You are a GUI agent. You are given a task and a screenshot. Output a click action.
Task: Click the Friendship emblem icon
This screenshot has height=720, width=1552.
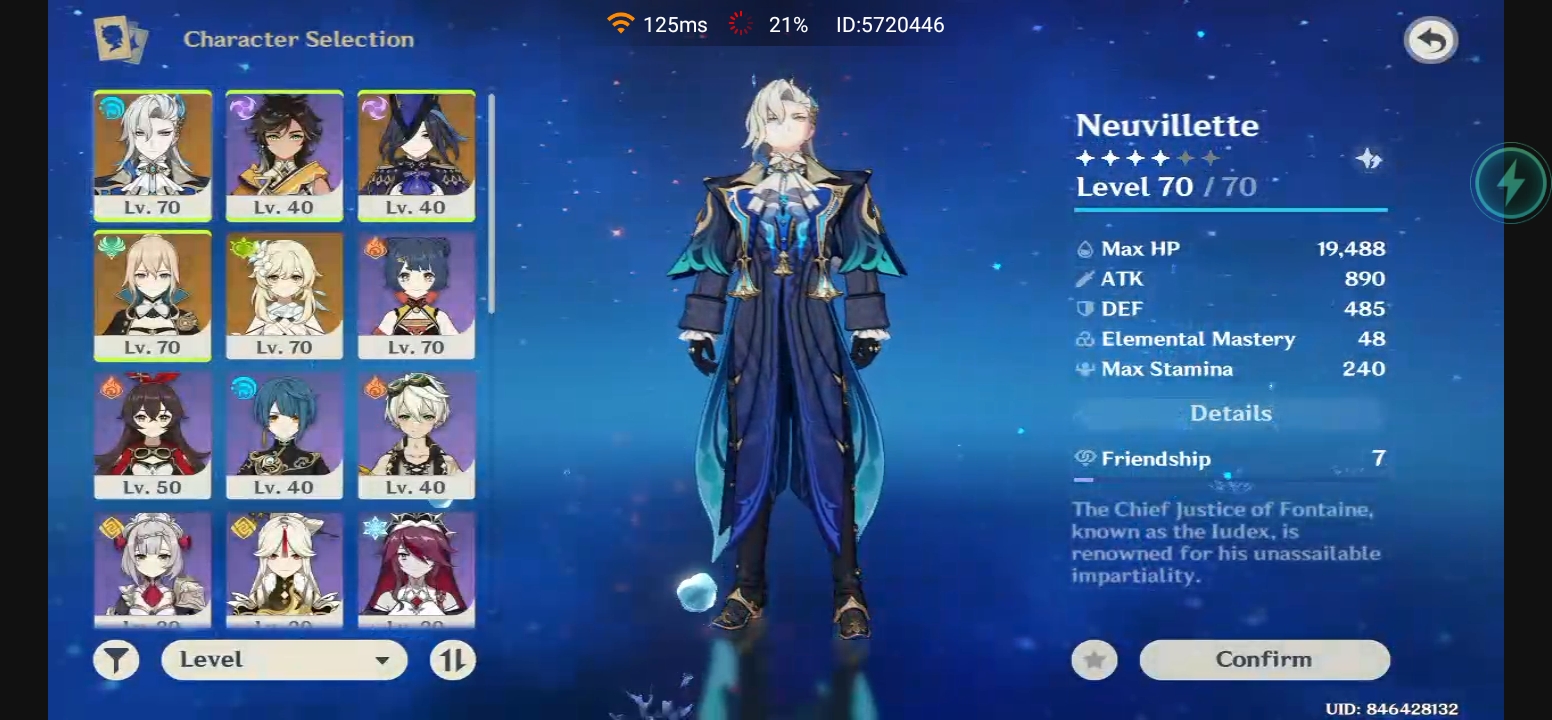pyautogui.click(x=1083, y=459)
